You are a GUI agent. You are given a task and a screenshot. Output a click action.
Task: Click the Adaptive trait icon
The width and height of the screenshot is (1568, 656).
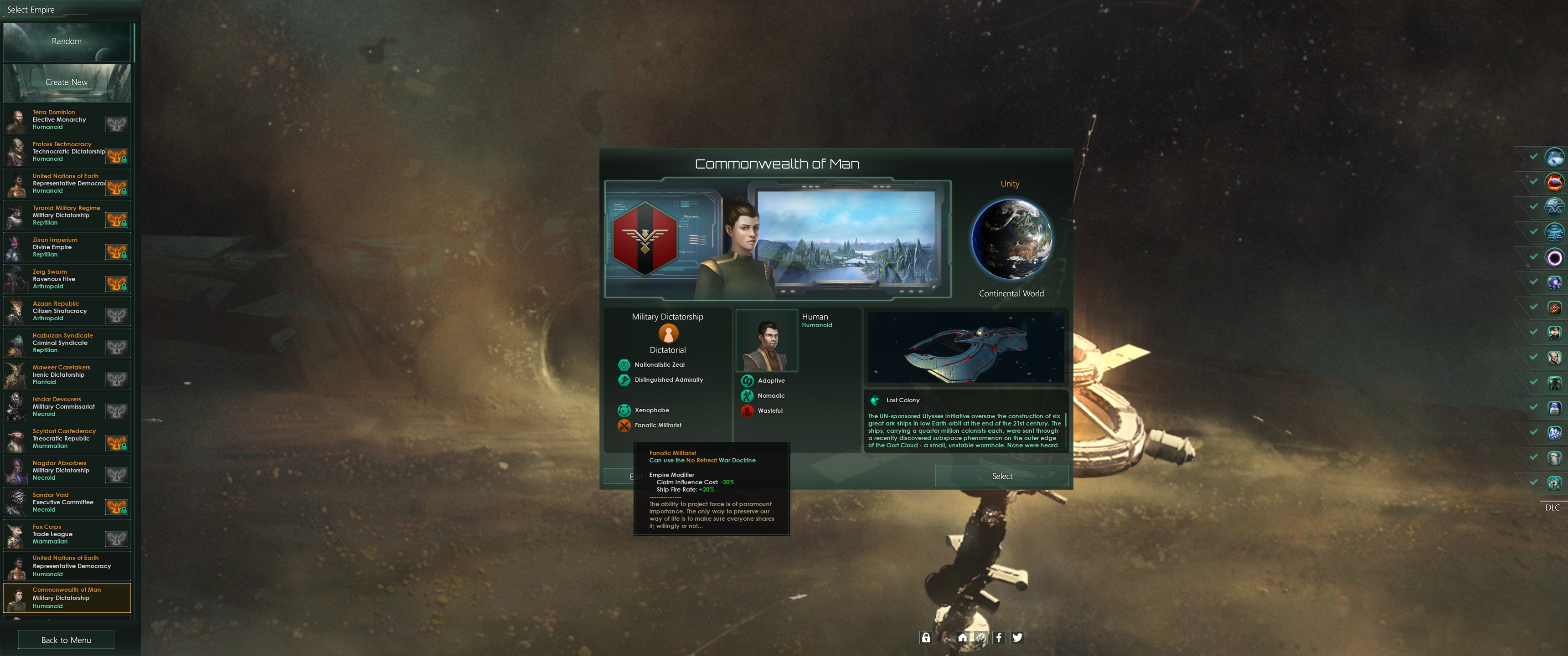point(747,380)
